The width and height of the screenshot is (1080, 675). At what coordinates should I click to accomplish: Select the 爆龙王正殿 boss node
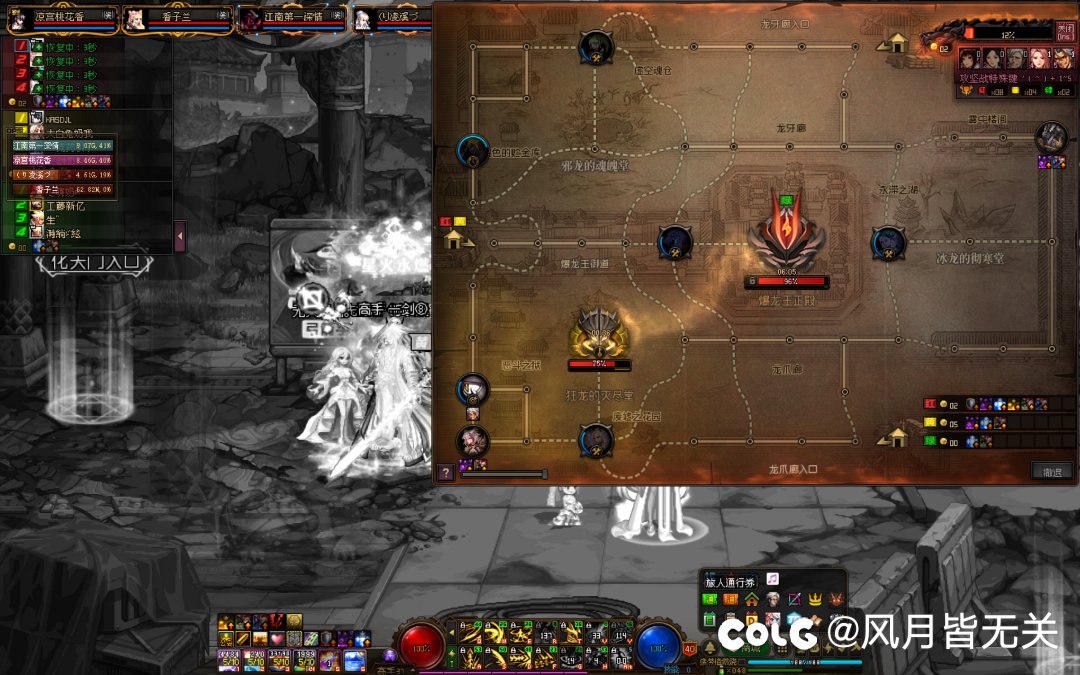pyautogui.click(x=788, y=240)
